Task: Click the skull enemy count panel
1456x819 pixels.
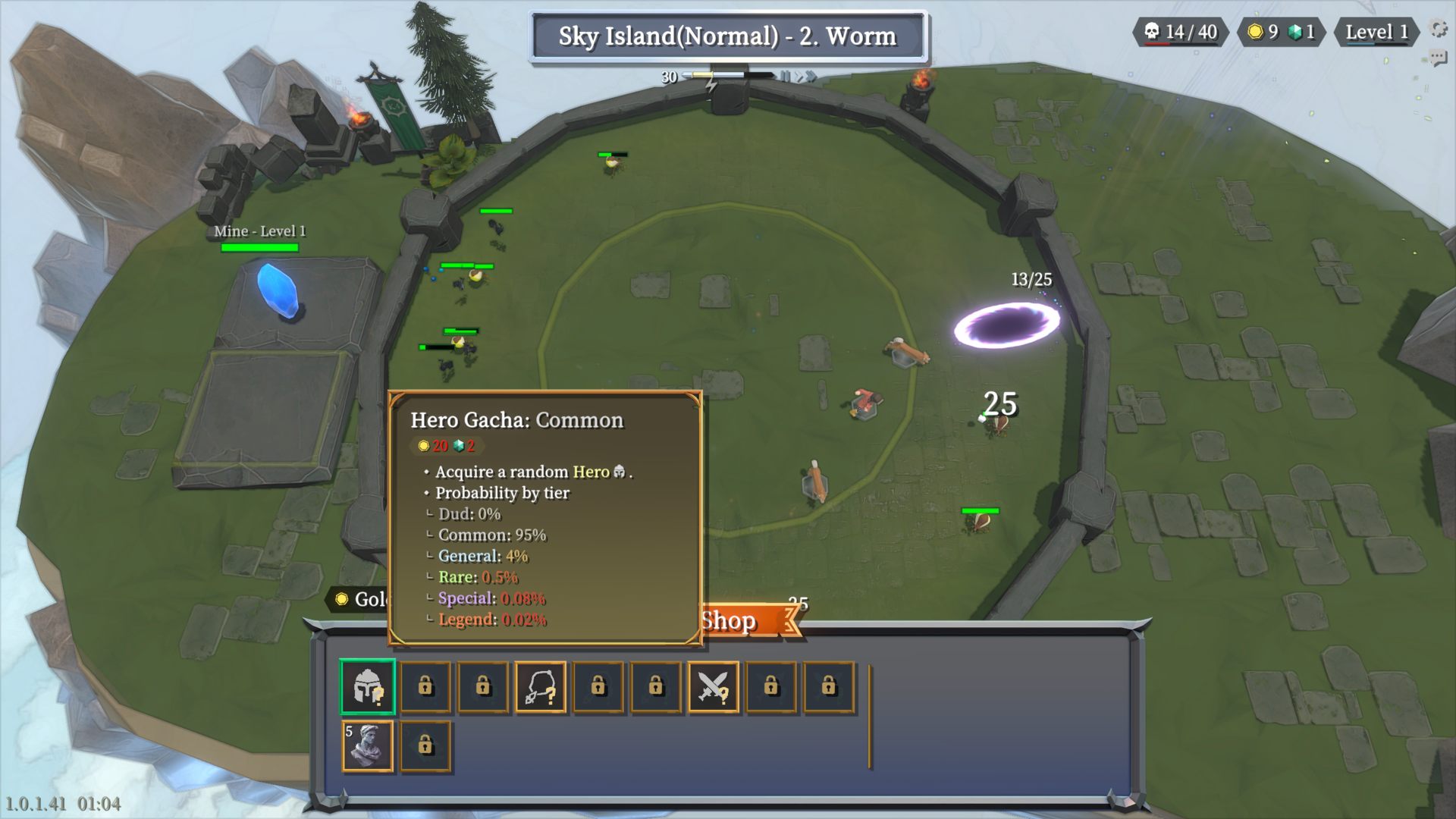Action: tap(1181, 32)
